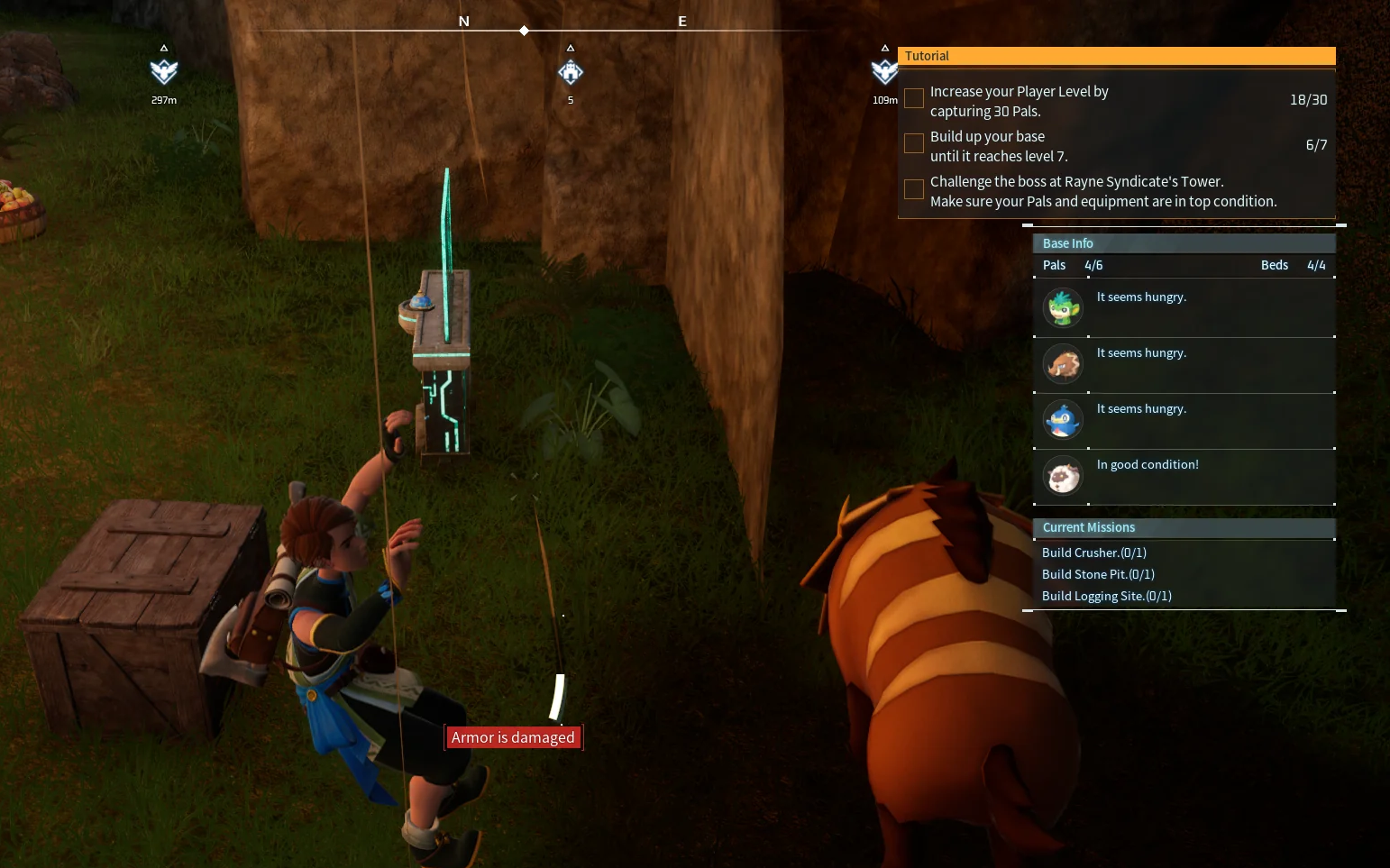Tick the capture 30 Pals tutorial checkbox
This screenshot has height=868, width=1390.
click(x=914, y=98)
